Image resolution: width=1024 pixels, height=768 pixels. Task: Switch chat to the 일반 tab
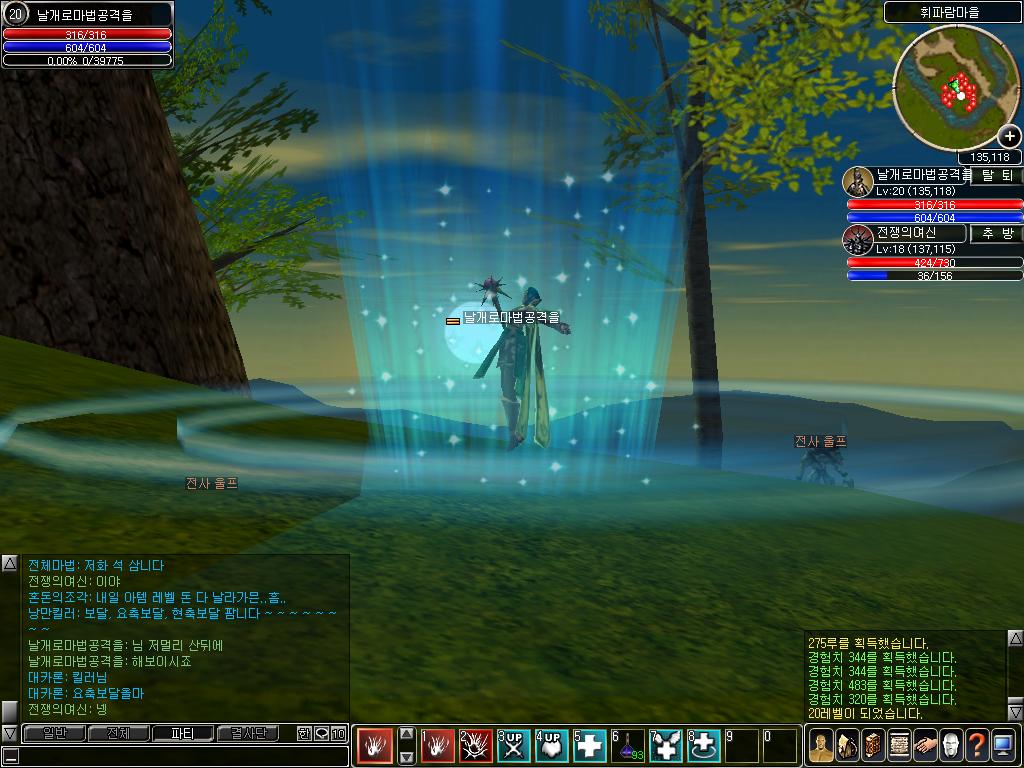(54, 733)
